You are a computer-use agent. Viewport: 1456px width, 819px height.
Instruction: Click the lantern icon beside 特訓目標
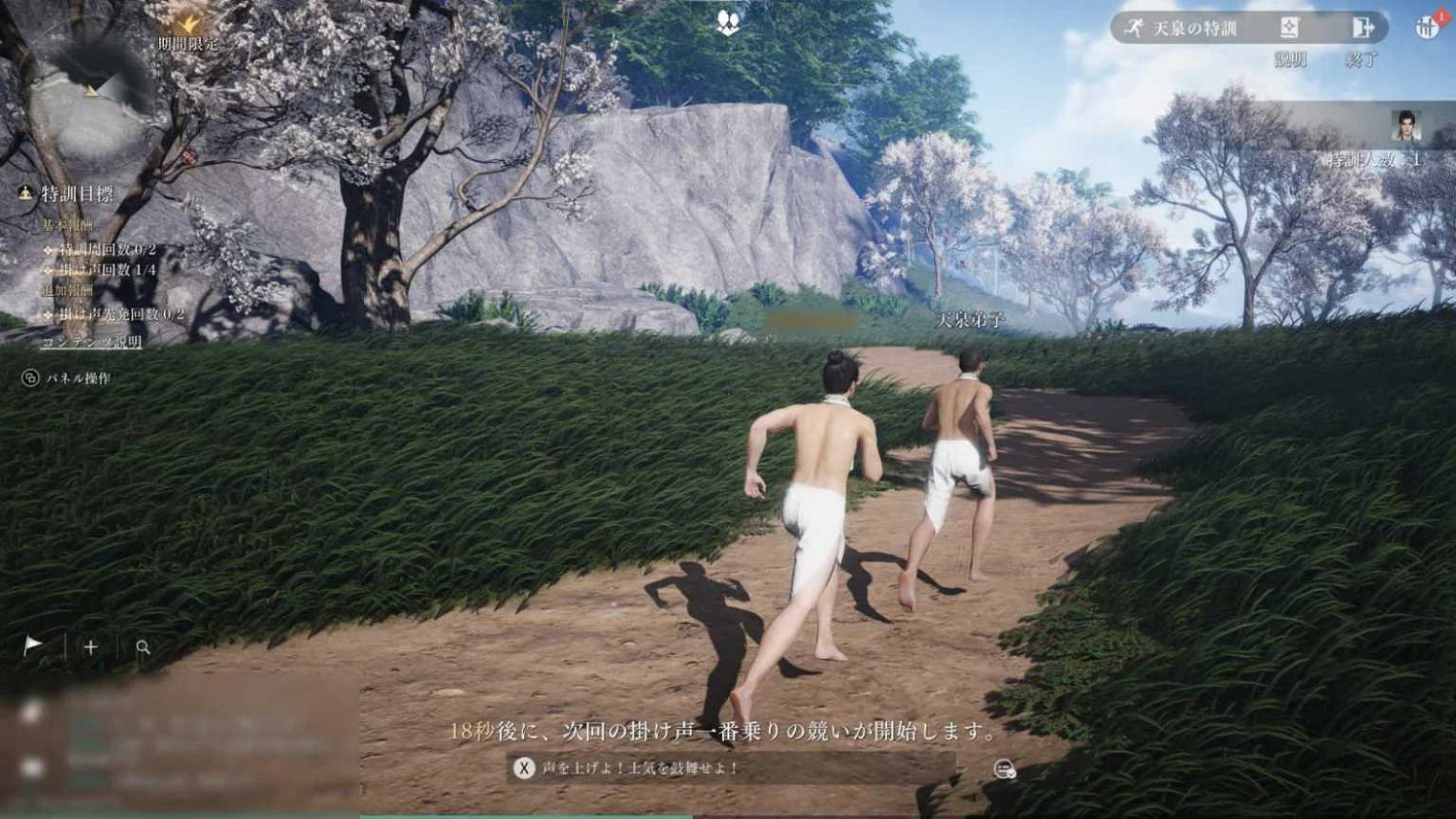click(25, 192)
